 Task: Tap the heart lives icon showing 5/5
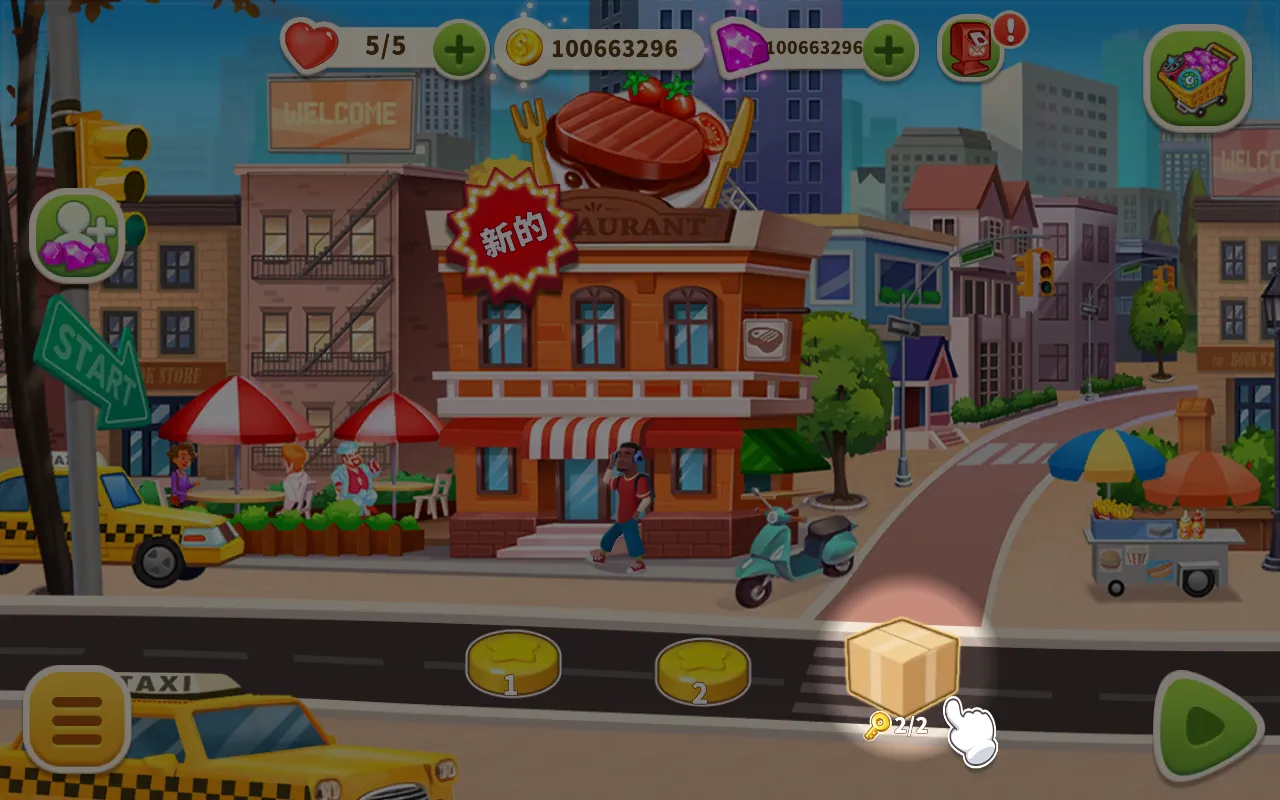pos(310,45)
